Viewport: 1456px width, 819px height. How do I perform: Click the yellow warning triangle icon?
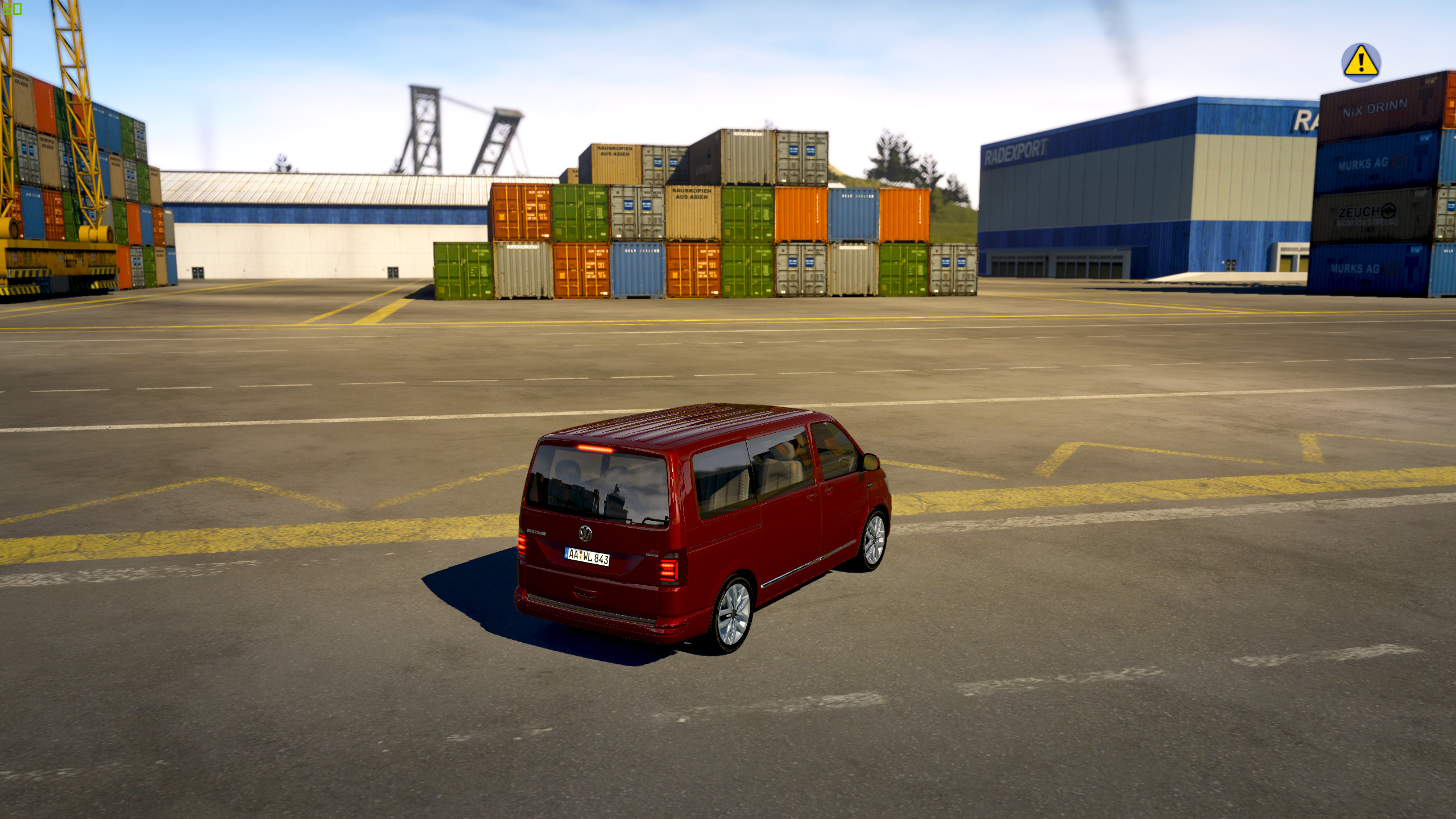1360,62
